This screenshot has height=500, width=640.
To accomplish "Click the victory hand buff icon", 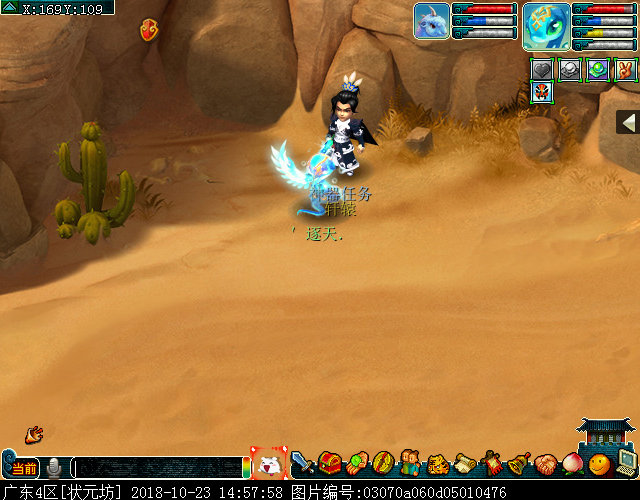I will 625,69.
